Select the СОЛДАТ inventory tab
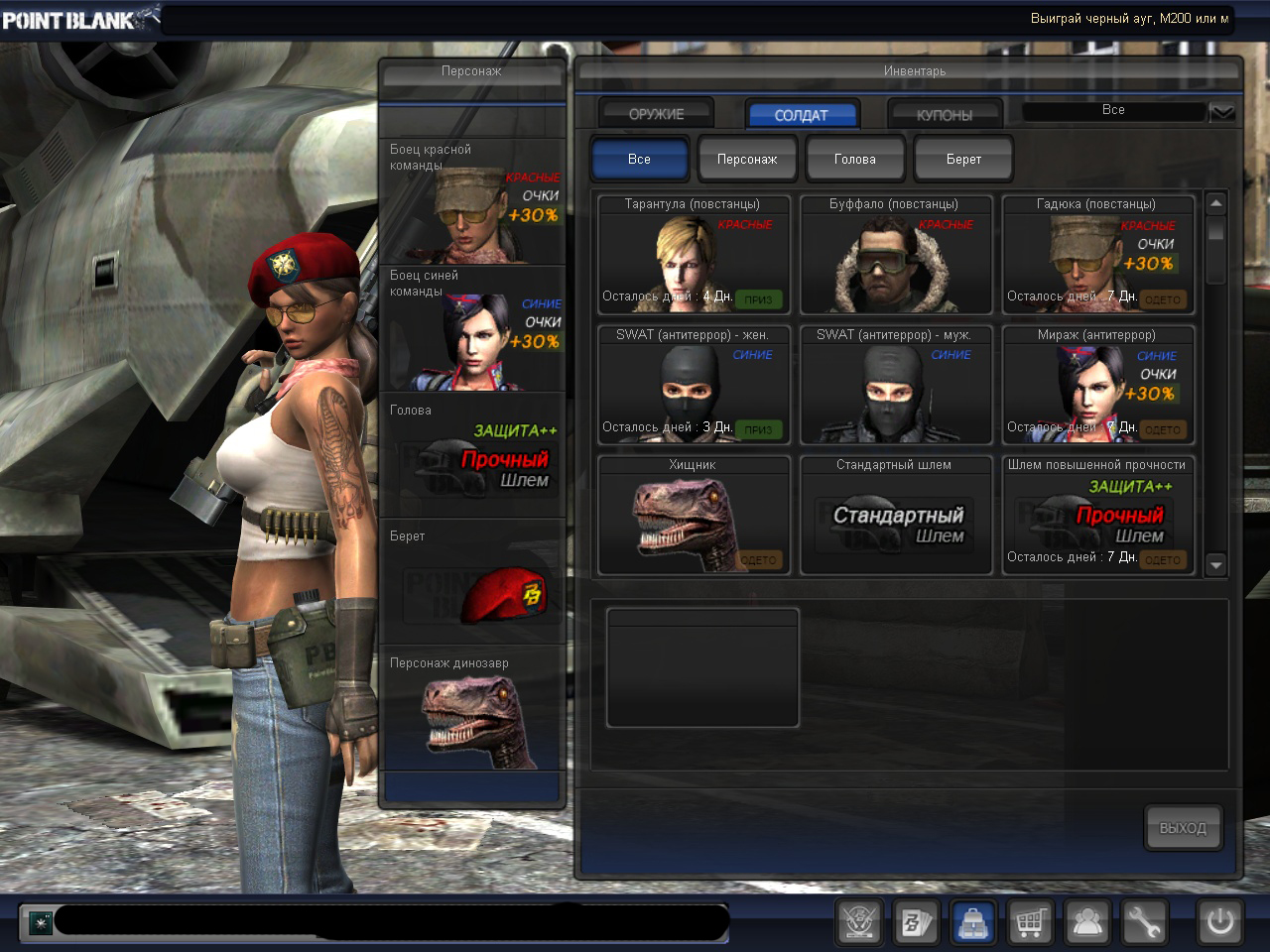This screenshot has width=1270, height=952. click(x=801, y=115)
